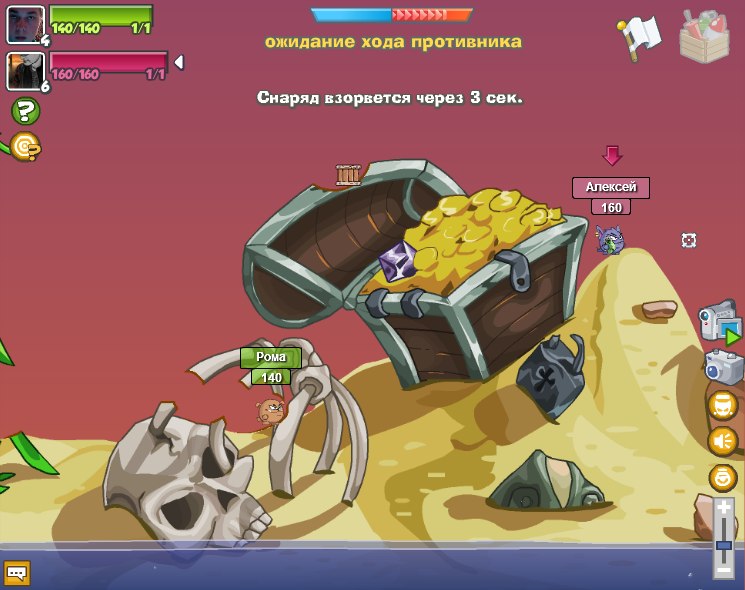Zoom out with the minus button

click(724, 569)
